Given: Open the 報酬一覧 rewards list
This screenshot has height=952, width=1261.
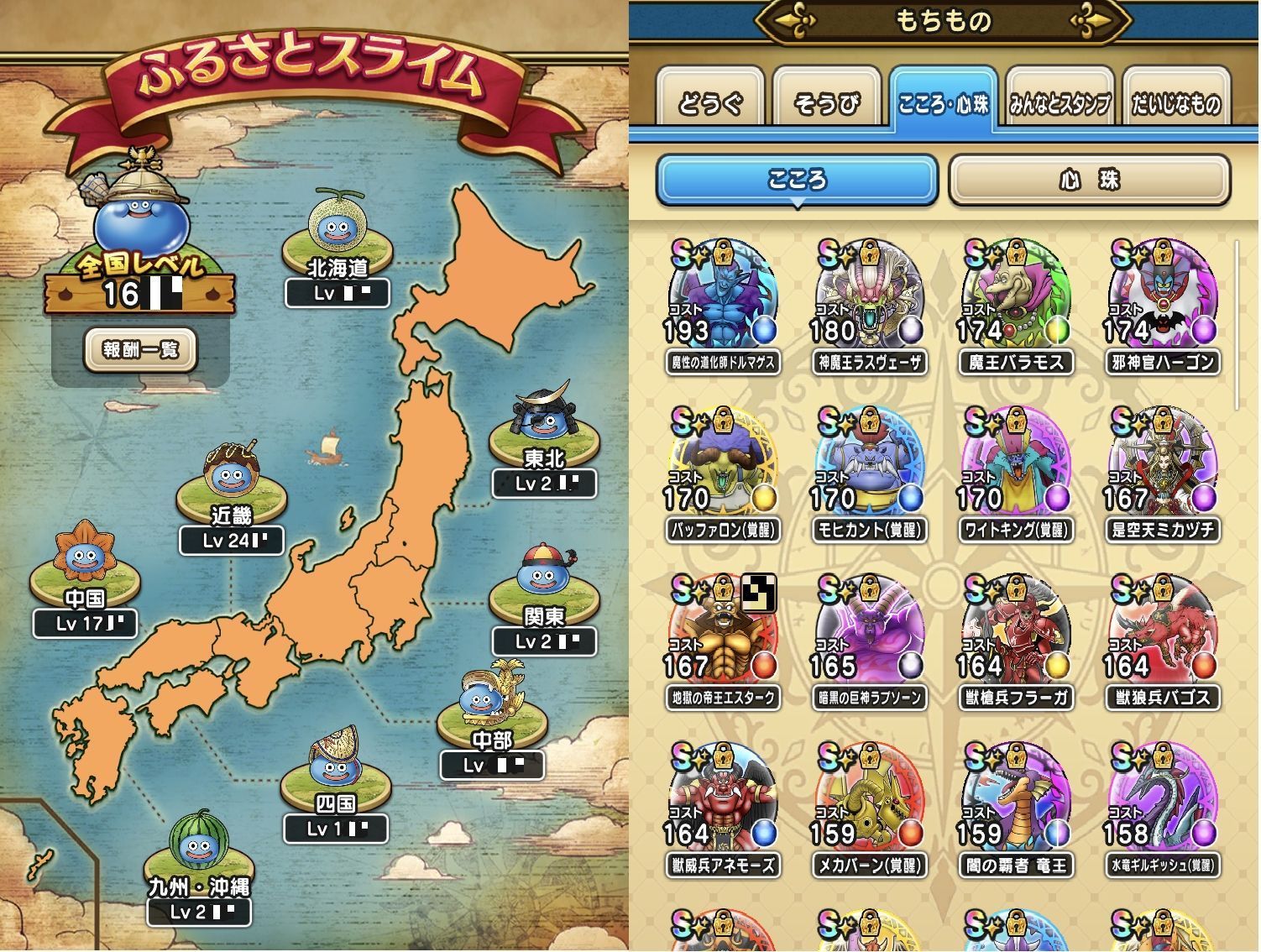Looking at the screenshot, I should 140,349.
